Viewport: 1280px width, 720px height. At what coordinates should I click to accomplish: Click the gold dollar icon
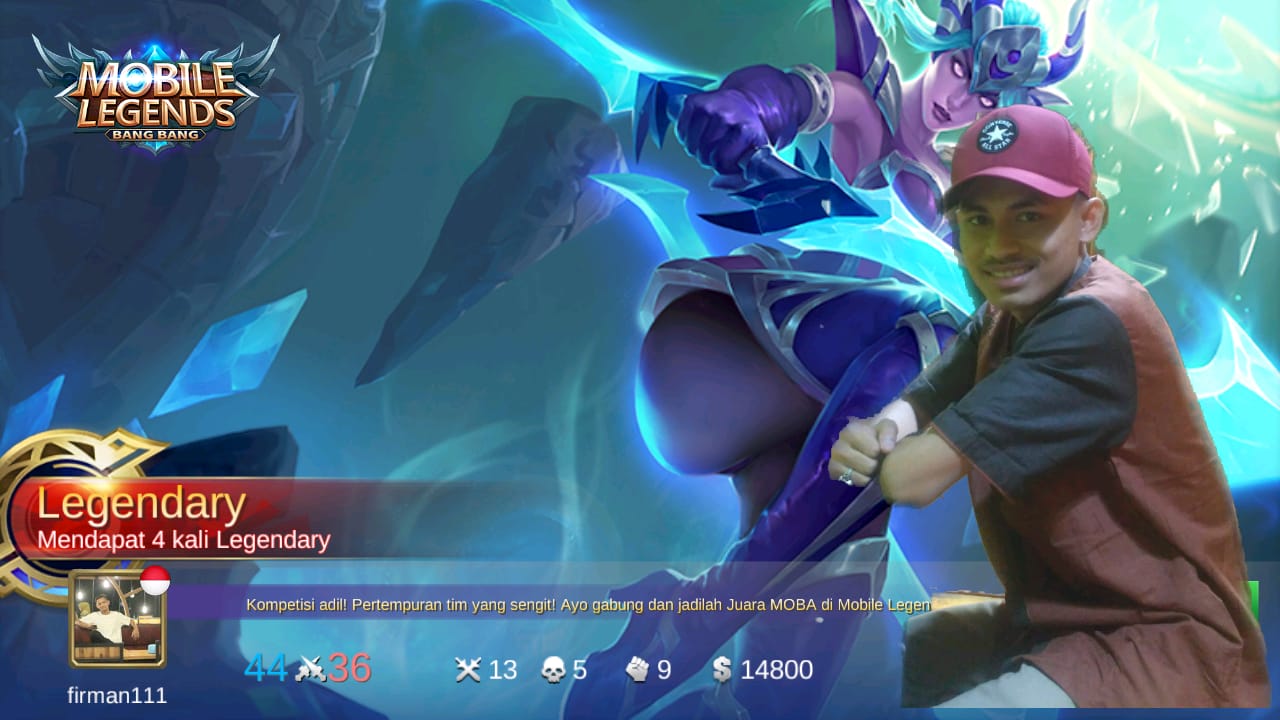coord(723,670)
